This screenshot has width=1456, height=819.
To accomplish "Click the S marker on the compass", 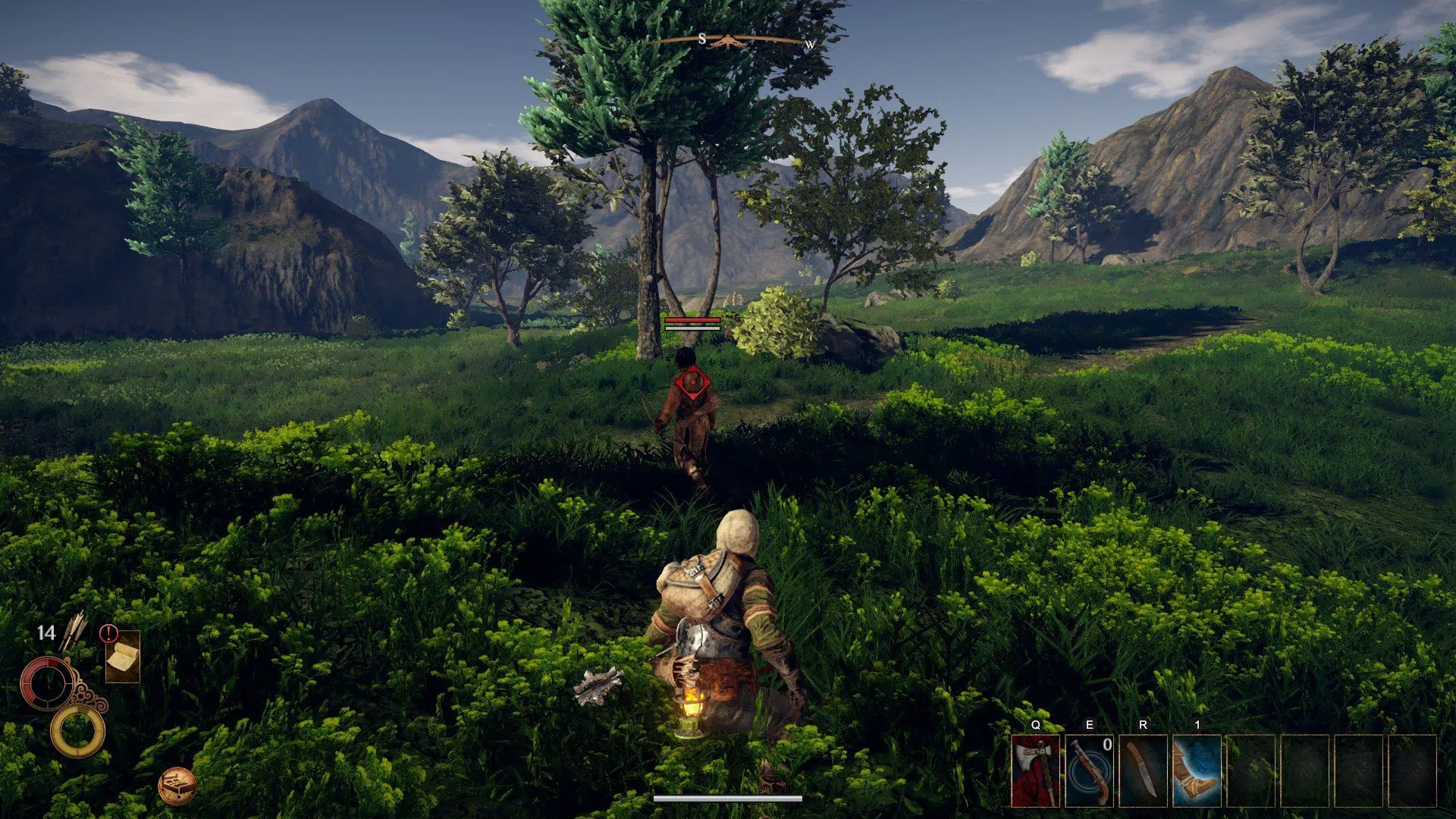I will (x=703, y=38).
